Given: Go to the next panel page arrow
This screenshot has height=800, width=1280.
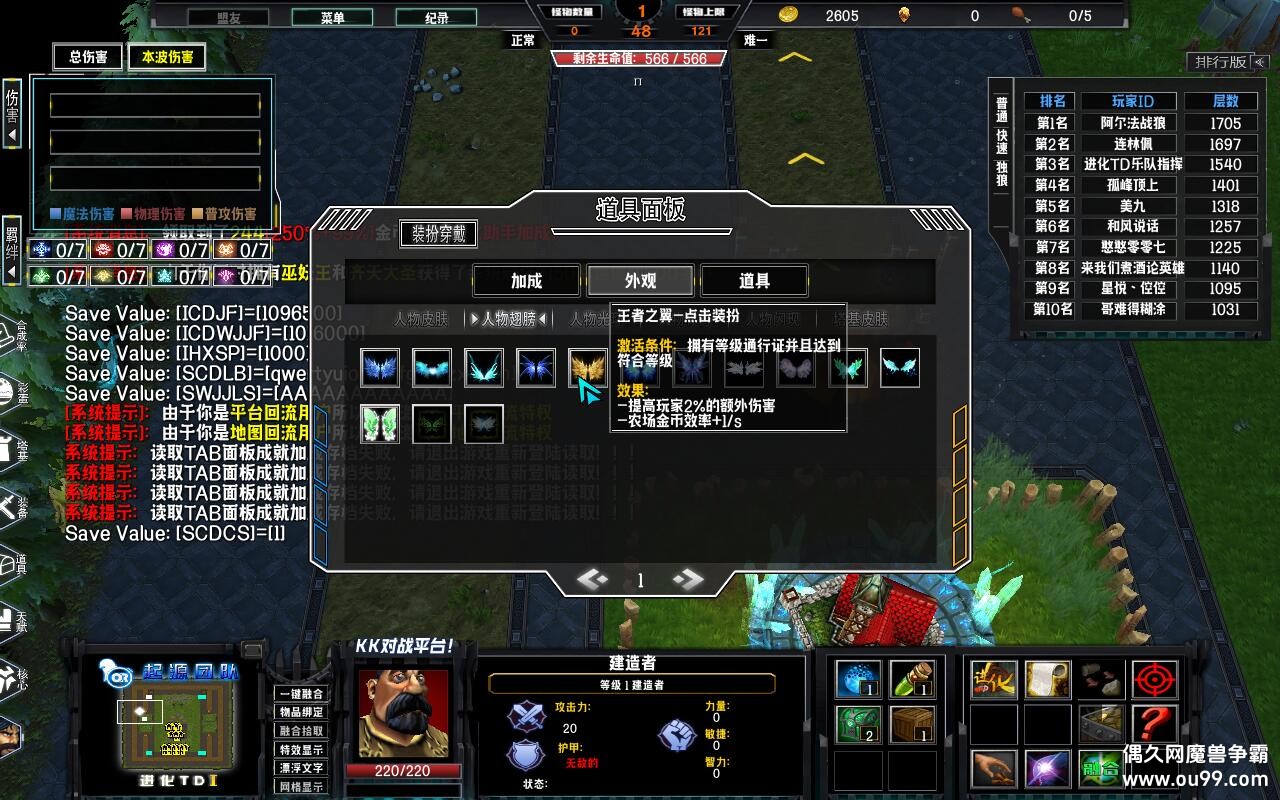Looking at the screenshot, I should (x=688, y=579).
